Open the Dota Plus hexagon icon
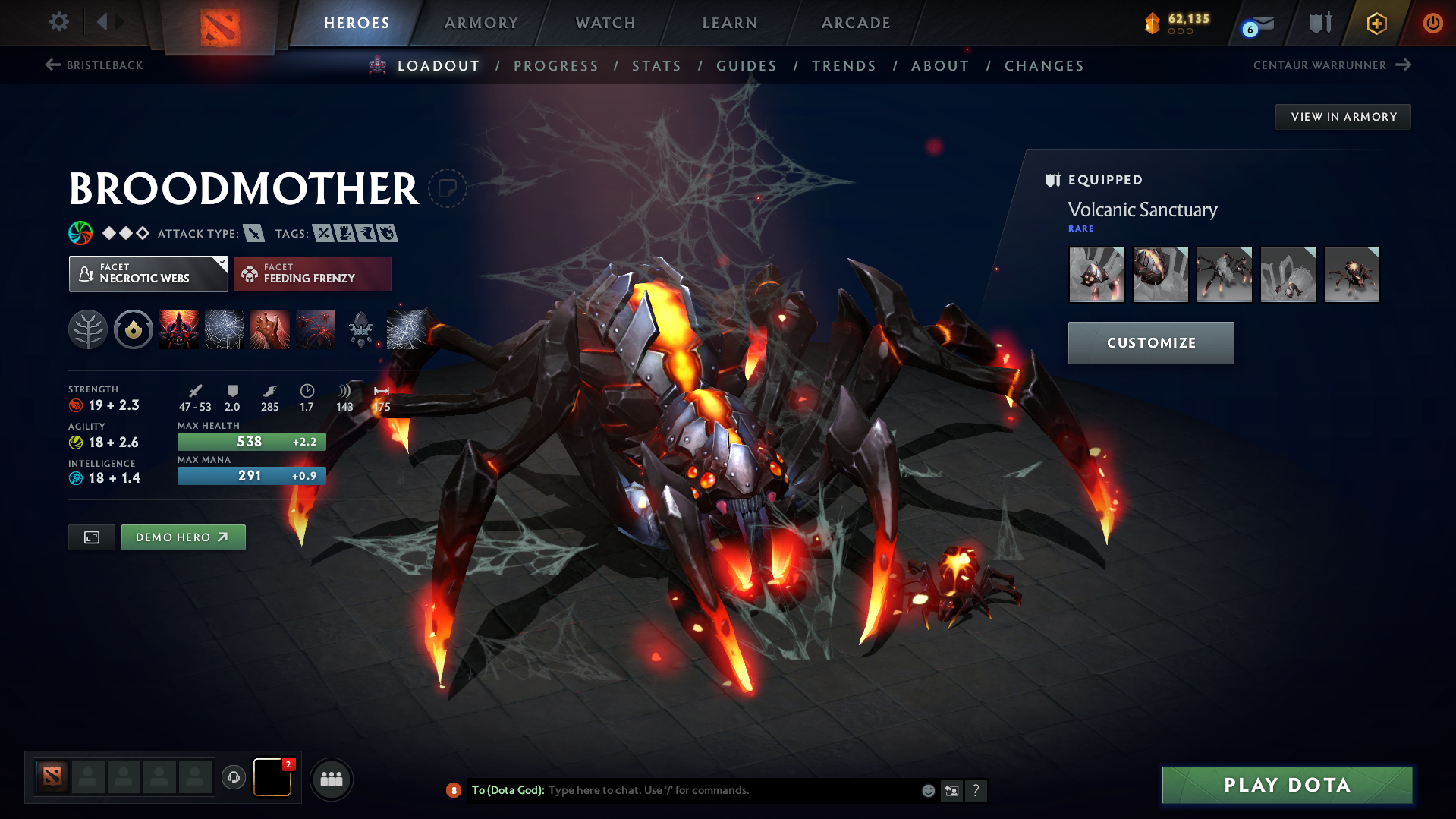Screen dimensions: 1456x819 (x=1376, y=23)
